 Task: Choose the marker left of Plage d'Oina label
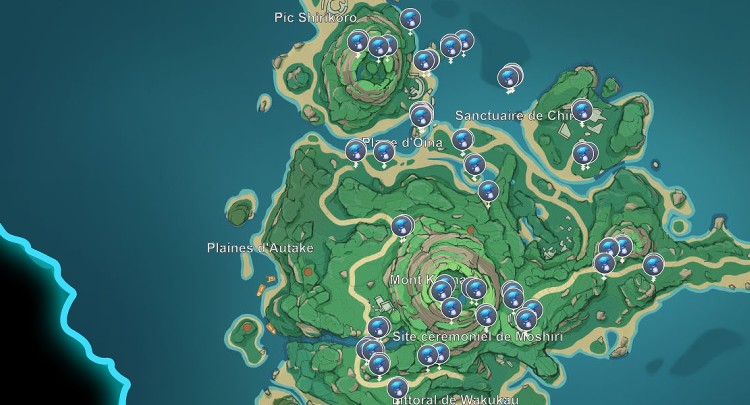[x=355, y=150]
